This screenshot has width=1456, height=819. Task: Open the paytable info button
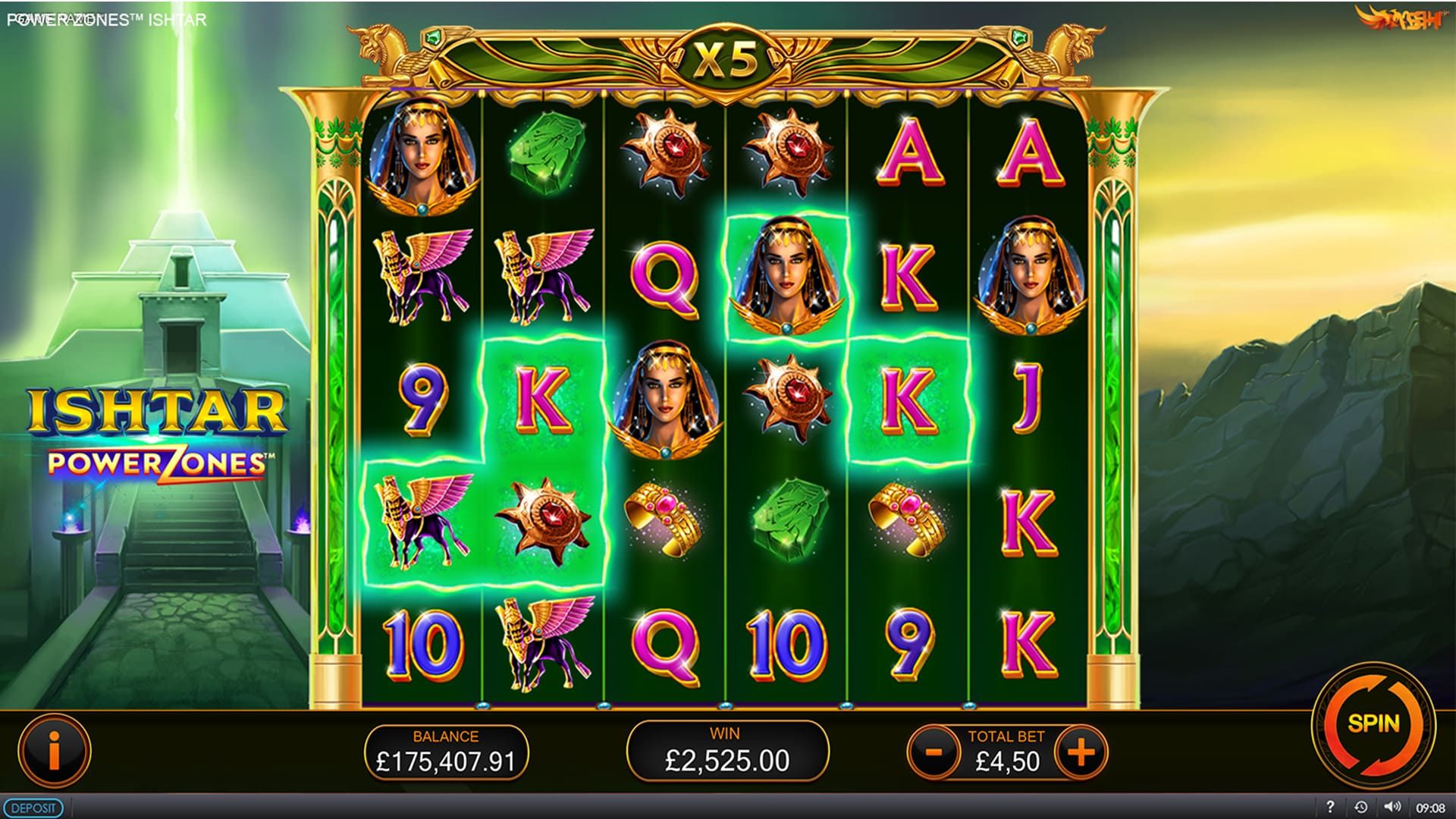click(x=54, y=750)
